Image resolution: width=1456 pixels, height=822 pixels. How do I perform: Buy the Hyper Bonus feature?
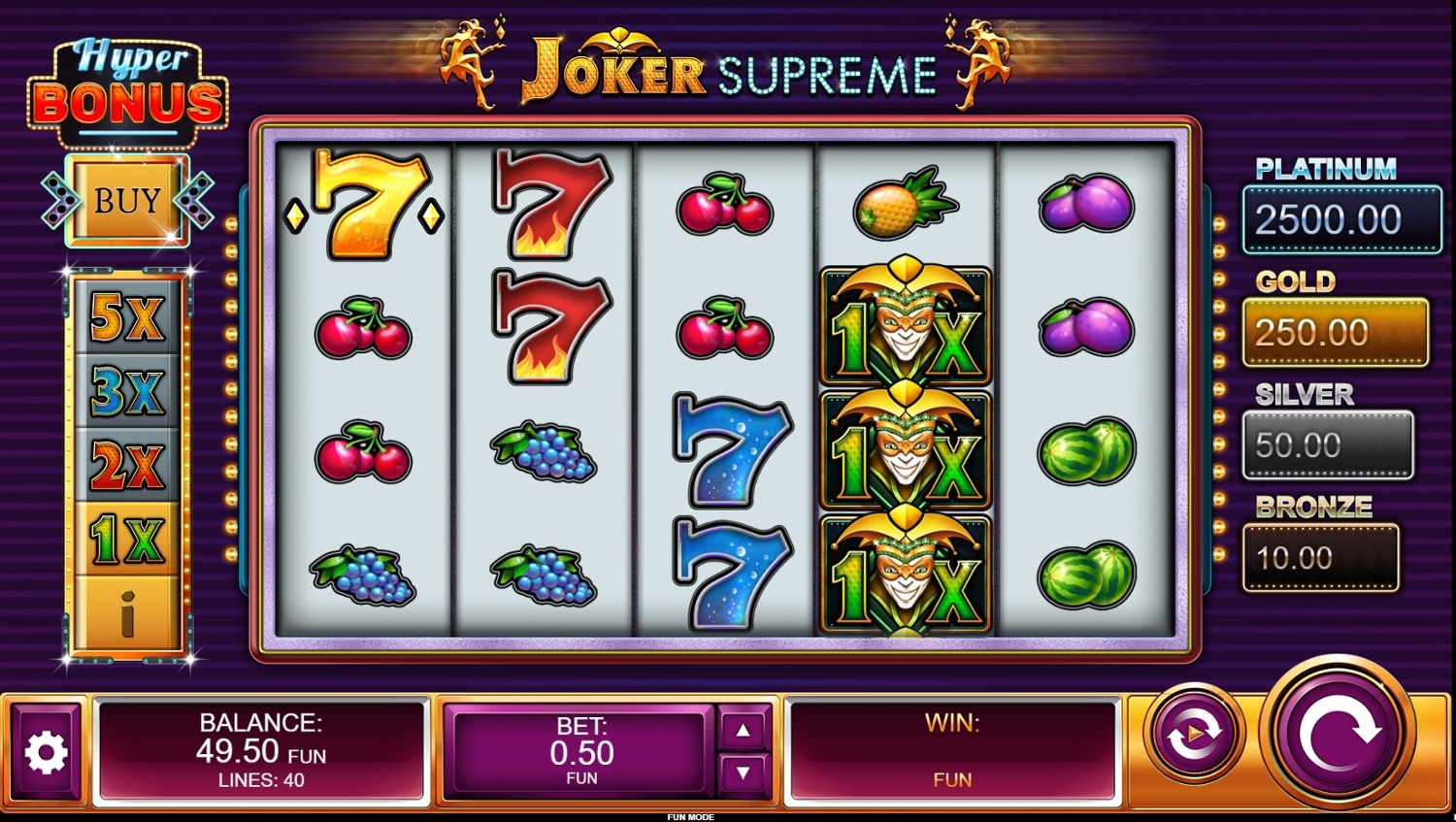(127, 201)
